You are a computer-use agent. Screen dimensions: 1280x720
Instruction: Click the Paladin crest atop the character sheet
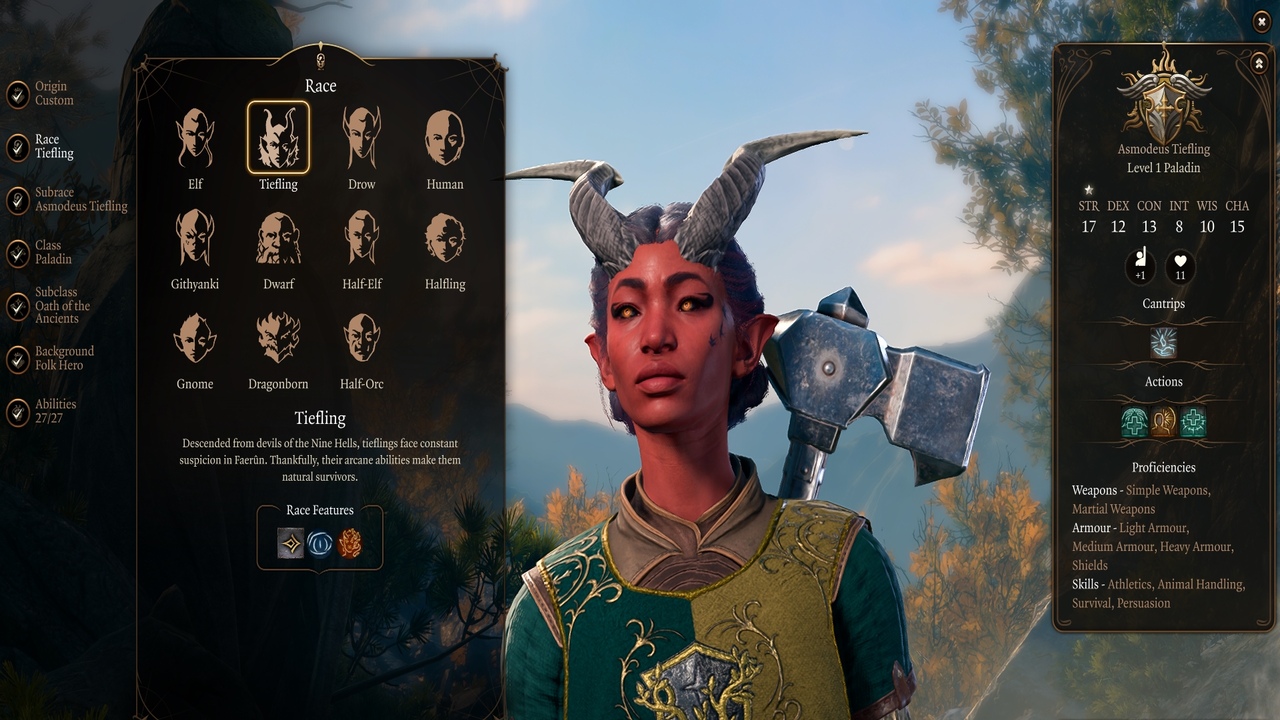pos(1163,103)
